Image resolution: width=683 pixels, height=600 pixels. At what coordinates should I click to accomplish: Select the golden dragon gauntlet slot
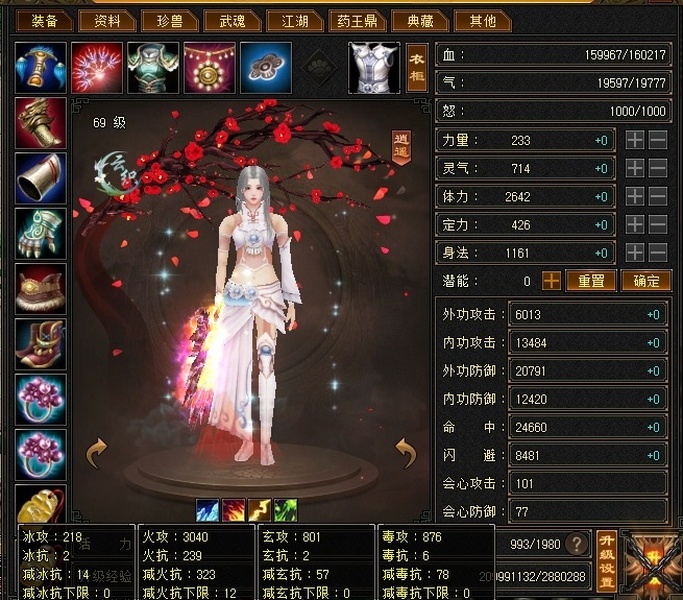[41, 123]
